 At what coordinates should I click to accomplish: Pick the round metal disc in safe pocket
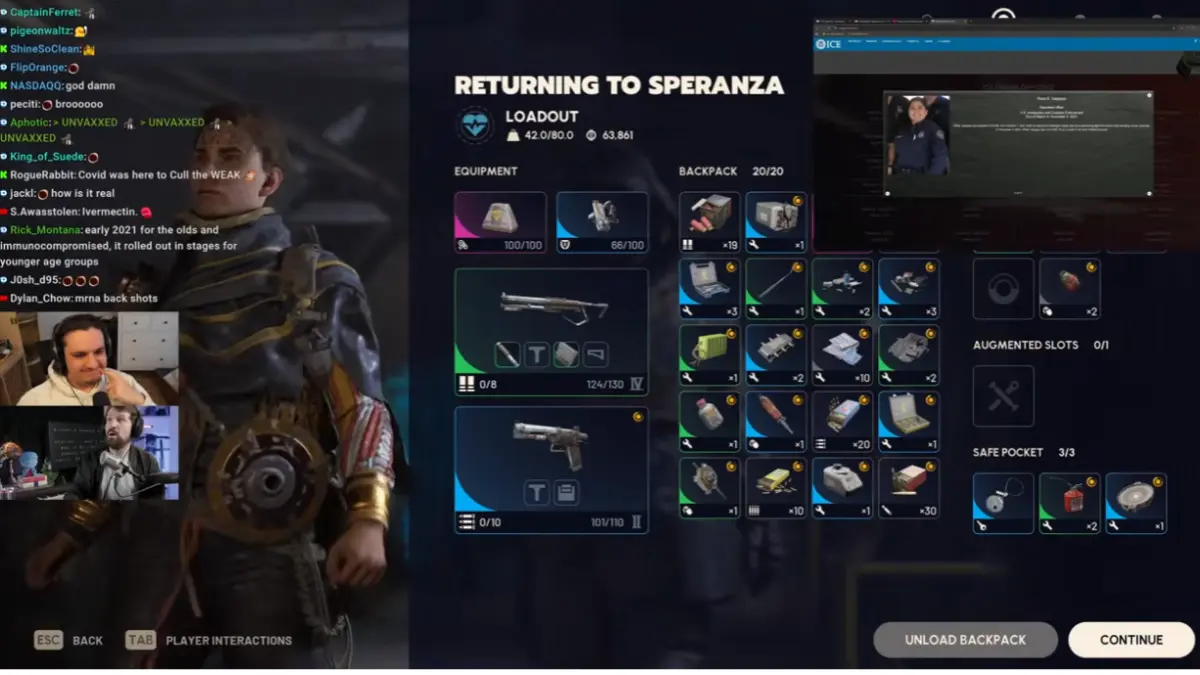(1135, 503)
